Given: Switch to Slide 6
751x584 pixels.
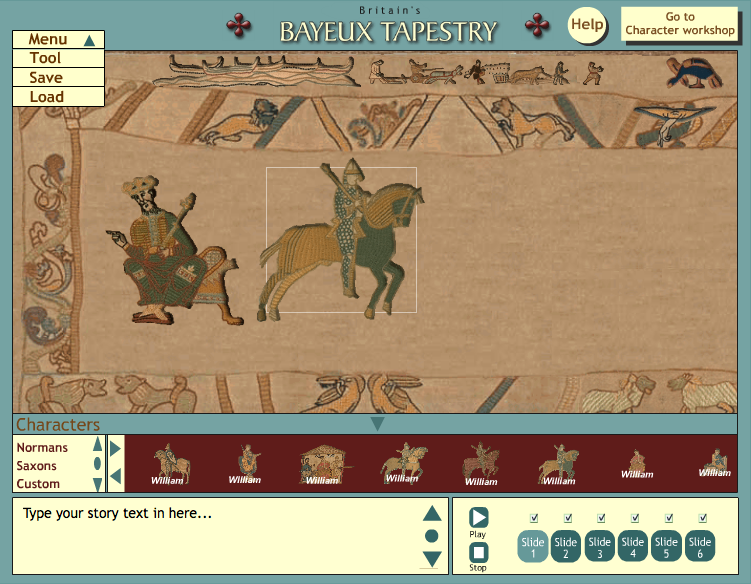Looking at the screenshot, I should coord(701,547).
